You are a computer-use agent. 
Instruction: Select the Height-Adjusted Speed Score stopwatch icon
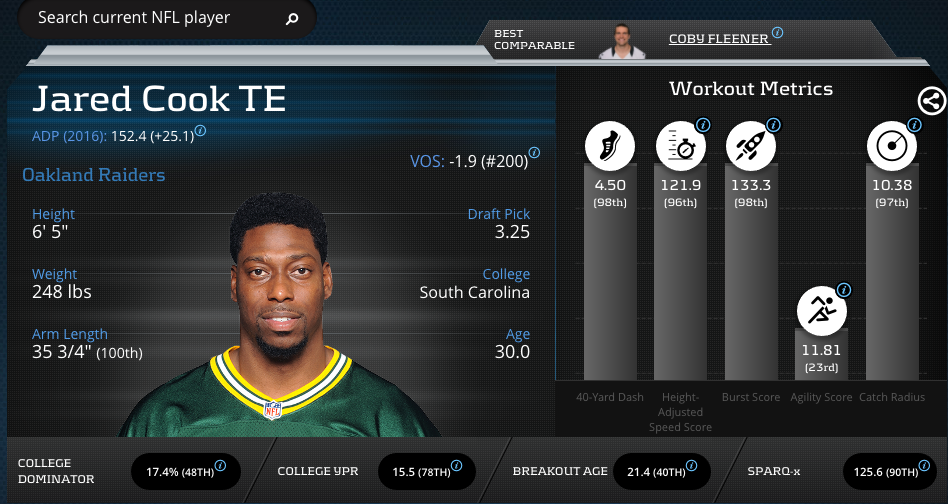coord(681,147)
